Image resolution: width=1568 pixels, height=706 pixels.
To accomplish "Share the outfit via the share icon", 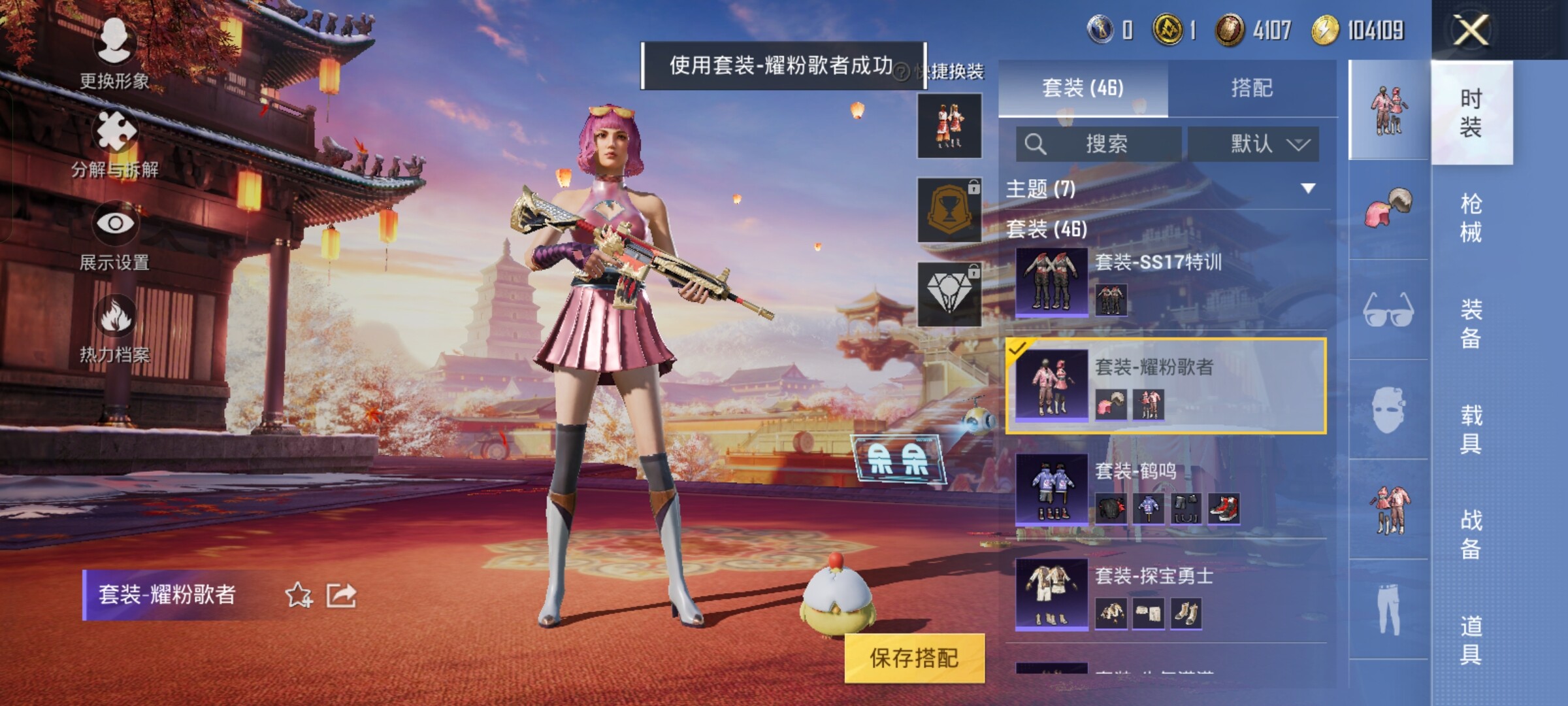I will [x=341, y=595].
